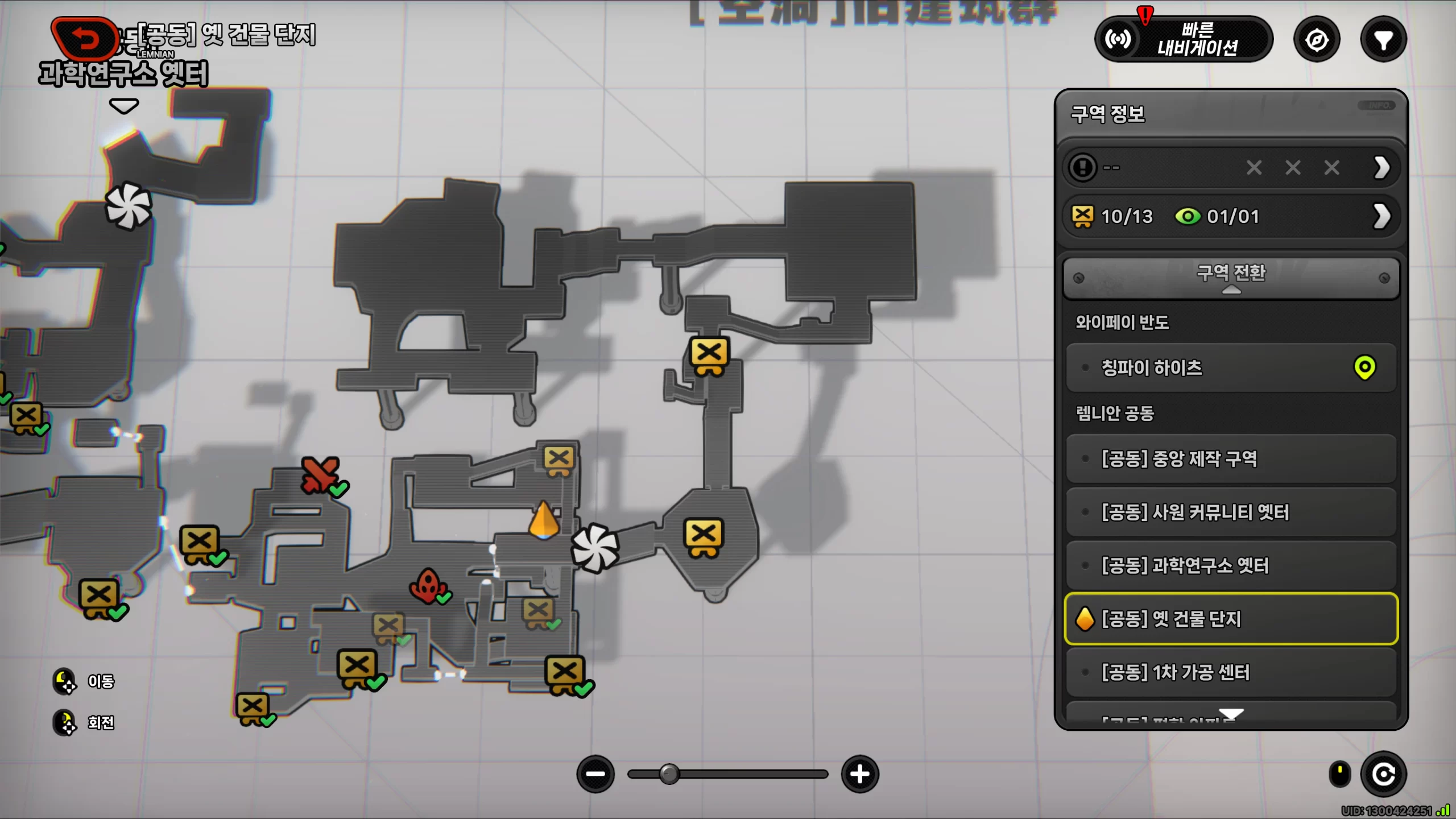The width and height of the screenshot is (1456, 819).
Task: Open the area dropdown arrow under 과학연구소 엣터
Action: point(123,106)
